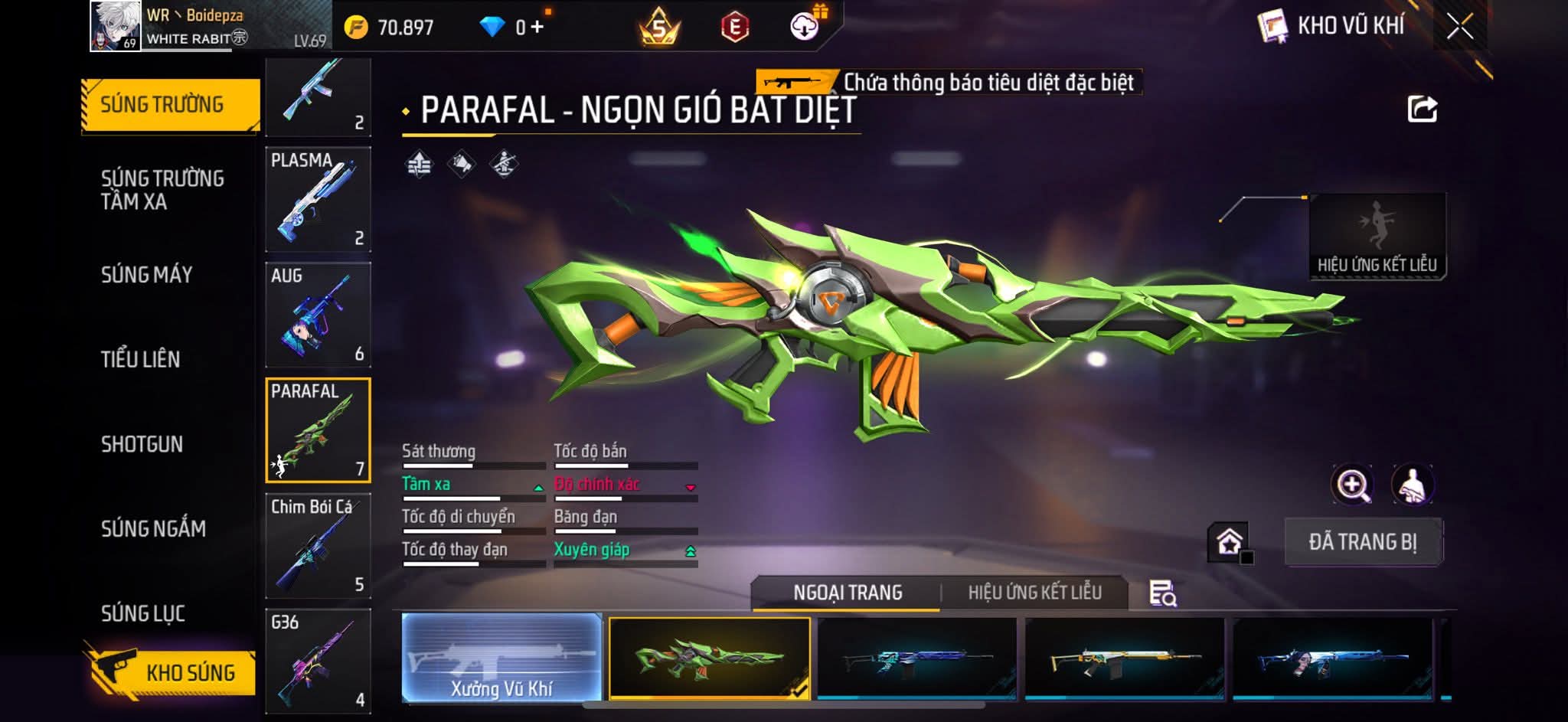This screenshot has width=1568, height=722.
Task: Share the Parafal skin
Action: click(1422, 109)
